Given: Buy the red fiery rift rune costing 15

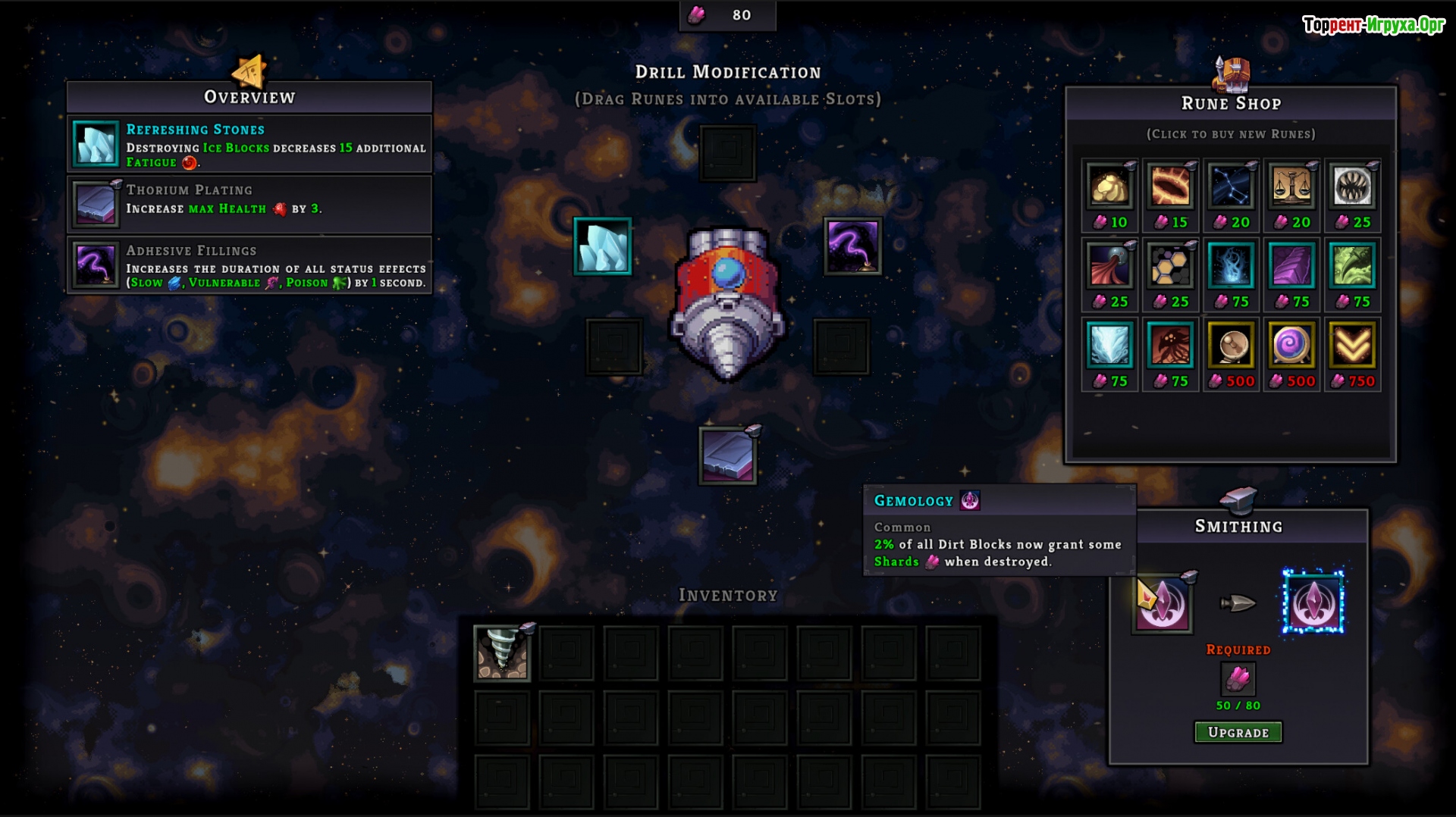Looking at the screenshot, I should coord(1170,187).
